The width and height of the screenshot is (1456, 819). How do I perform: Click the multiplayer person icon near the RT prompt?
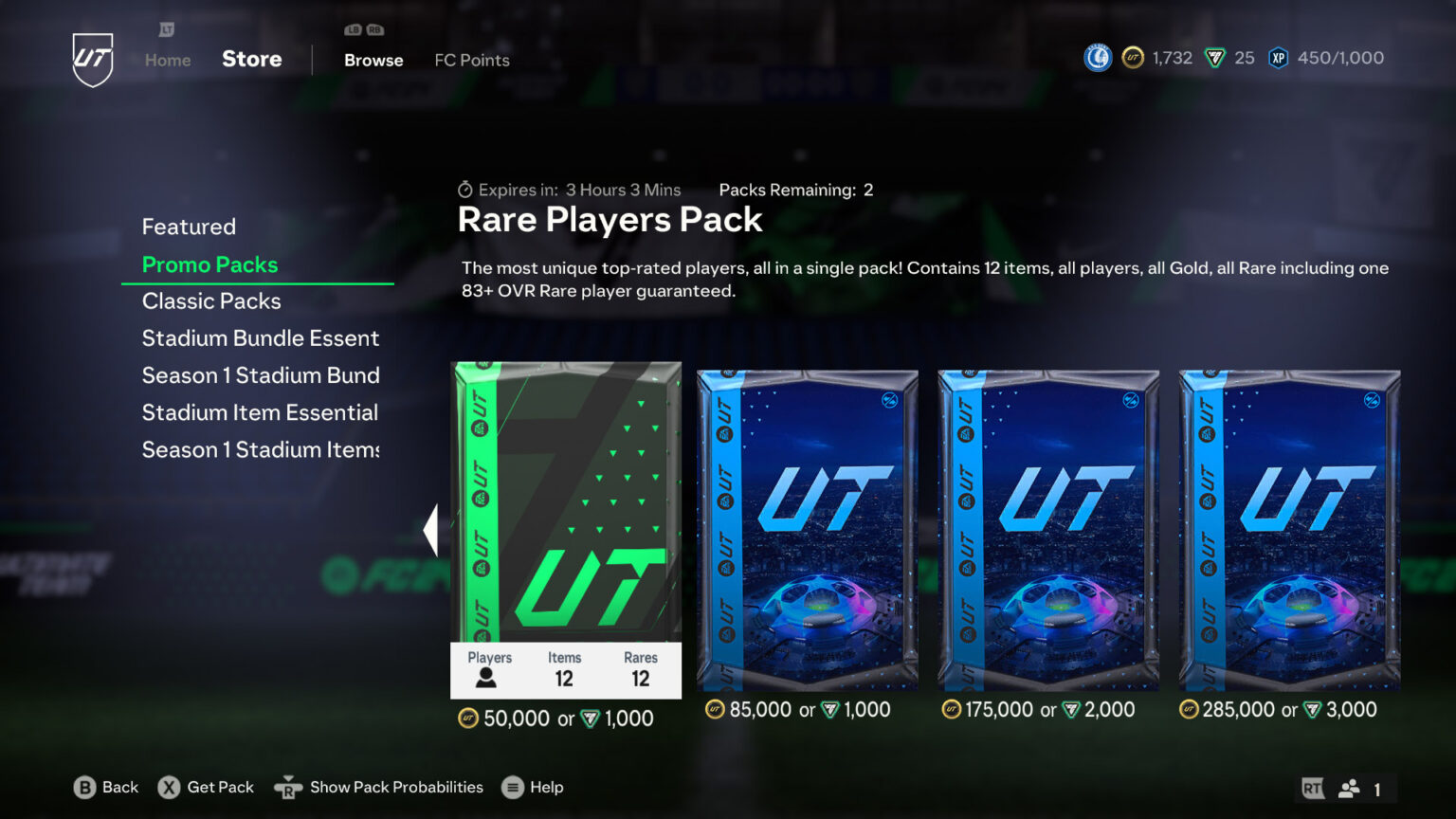pyautogui.click(x=1350, y=787)
